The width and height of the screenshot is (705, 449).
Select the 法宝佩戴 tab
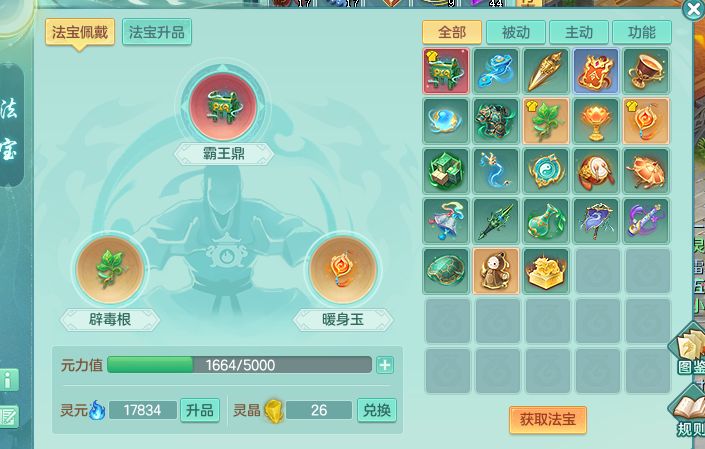pos(80,32)
